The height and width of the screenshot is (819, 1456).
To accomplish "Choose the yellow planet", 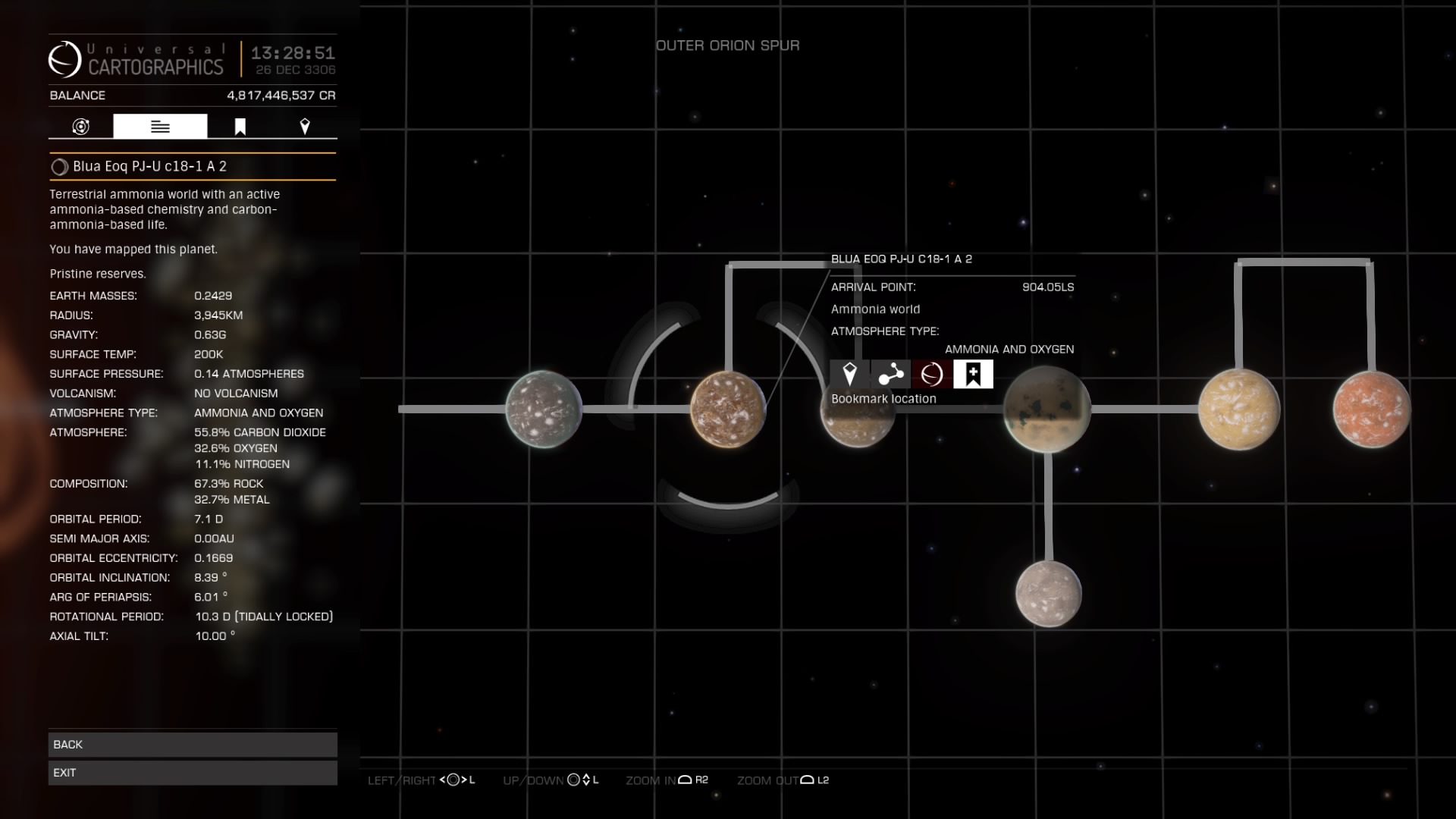I will coord(1238,409).
